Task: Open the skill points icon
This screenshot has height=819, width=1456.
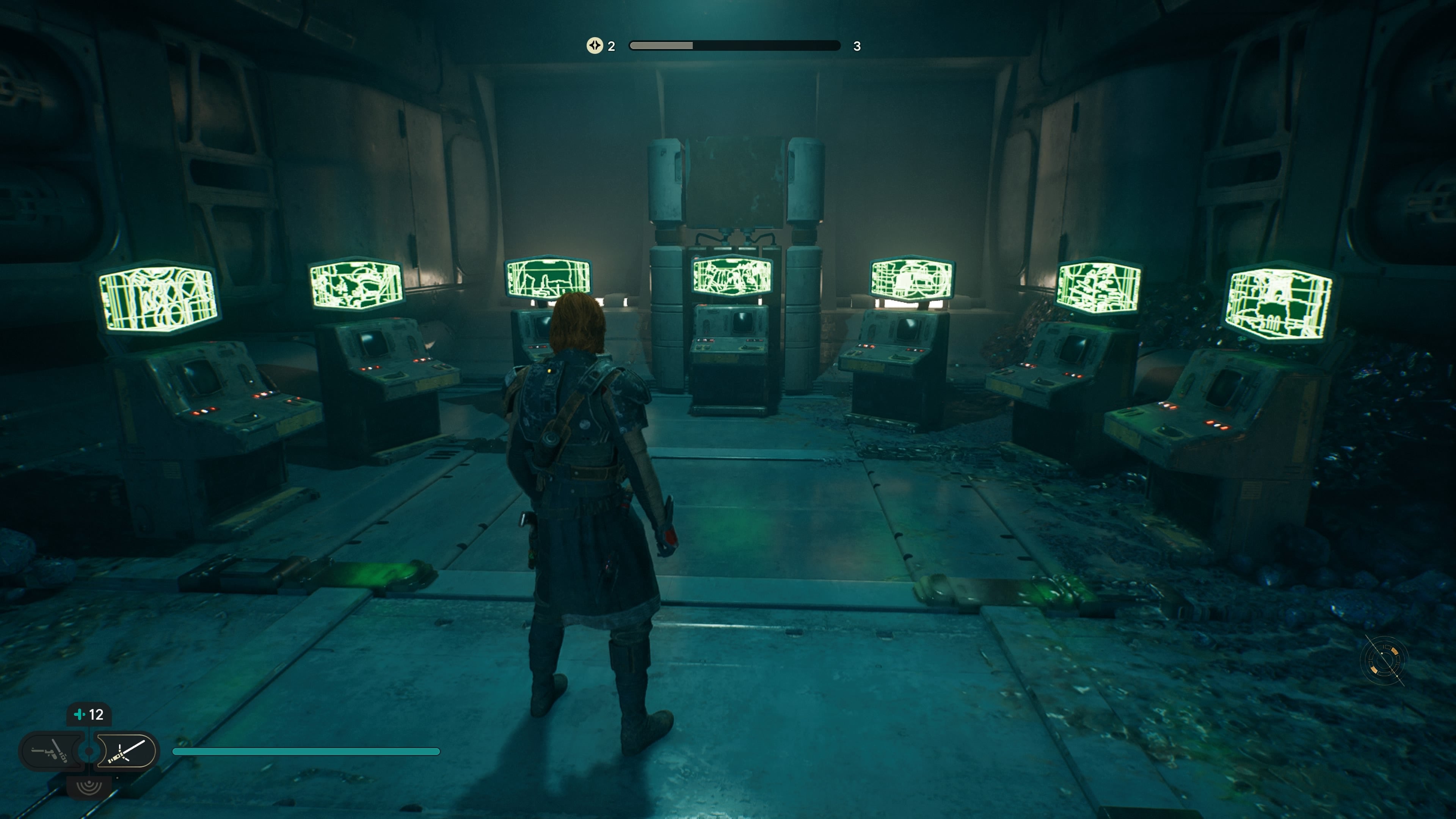Action: (x=595, y=46)
